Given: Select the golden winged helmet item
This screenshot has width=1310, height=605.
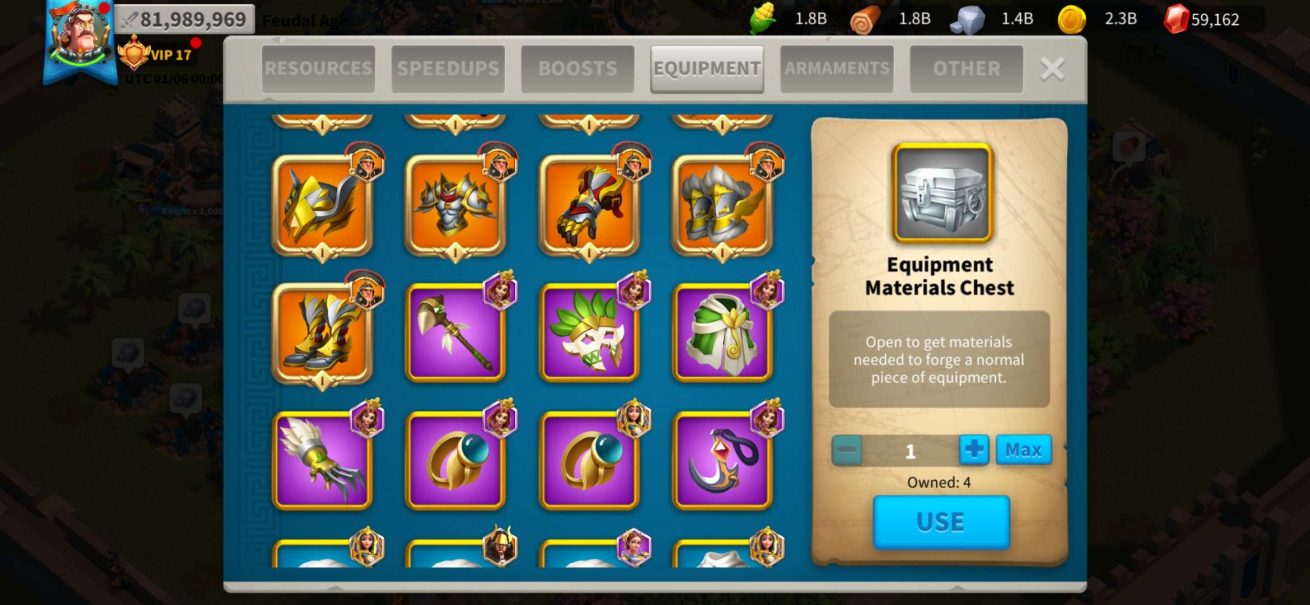Looking at the screenshot, I should [x=322, y=204].
